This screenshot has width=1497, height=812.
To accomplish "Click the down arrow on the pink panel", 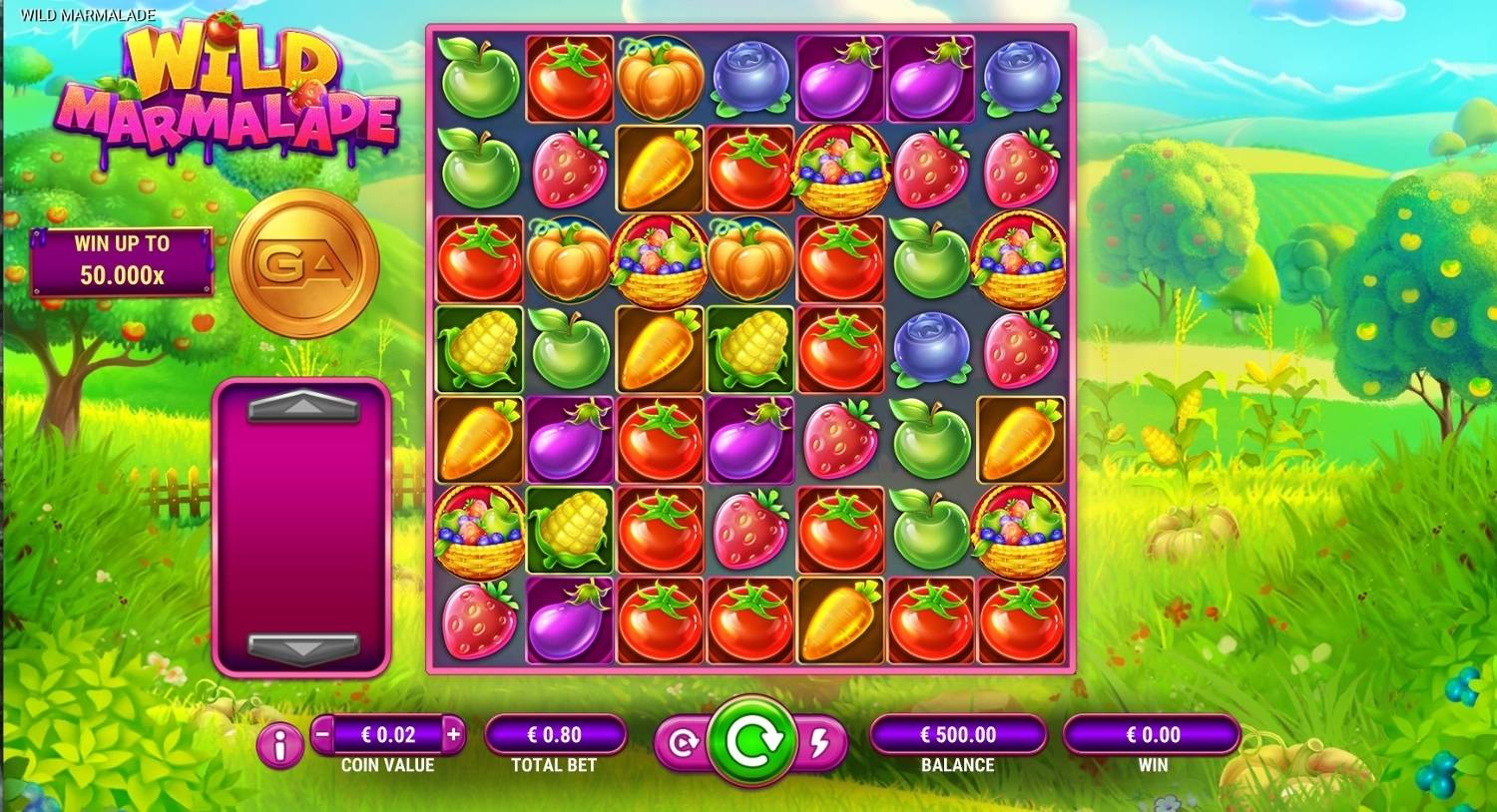I will [x=302, y=647].
